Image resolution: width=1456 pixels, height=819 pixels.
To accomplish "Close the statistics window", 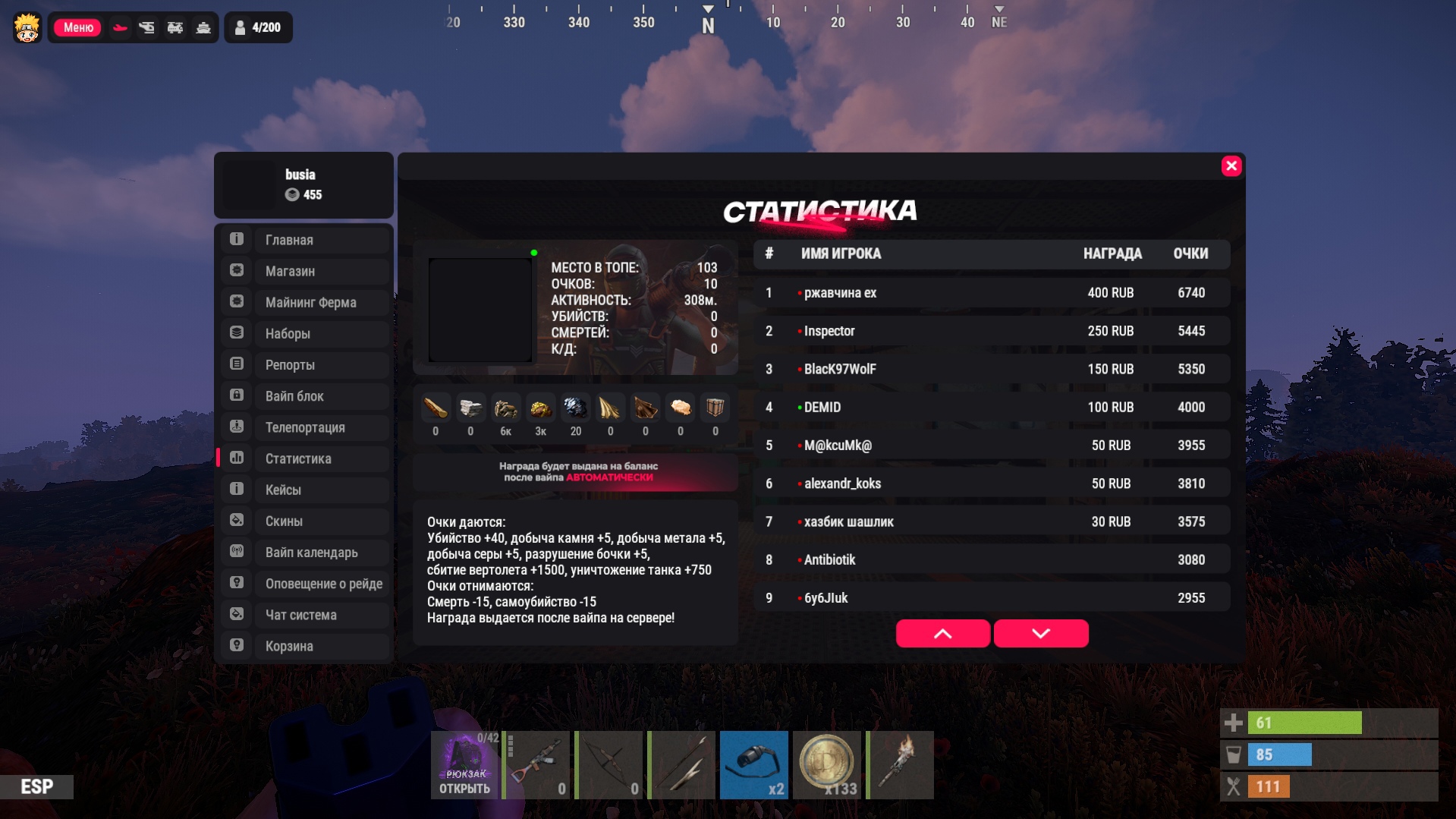I will click(1231, 166).
